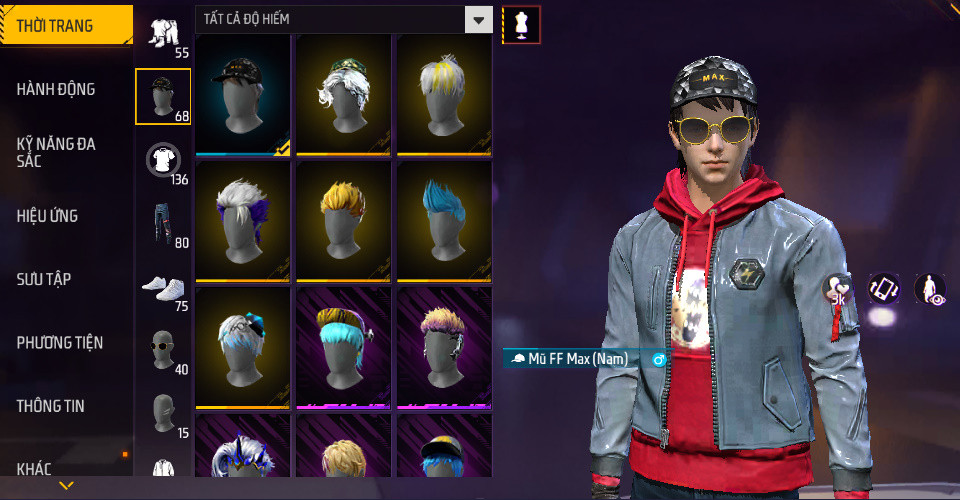960x500 pixels.
Task: Pick the white and purple hair item
Action: [243, 221]
